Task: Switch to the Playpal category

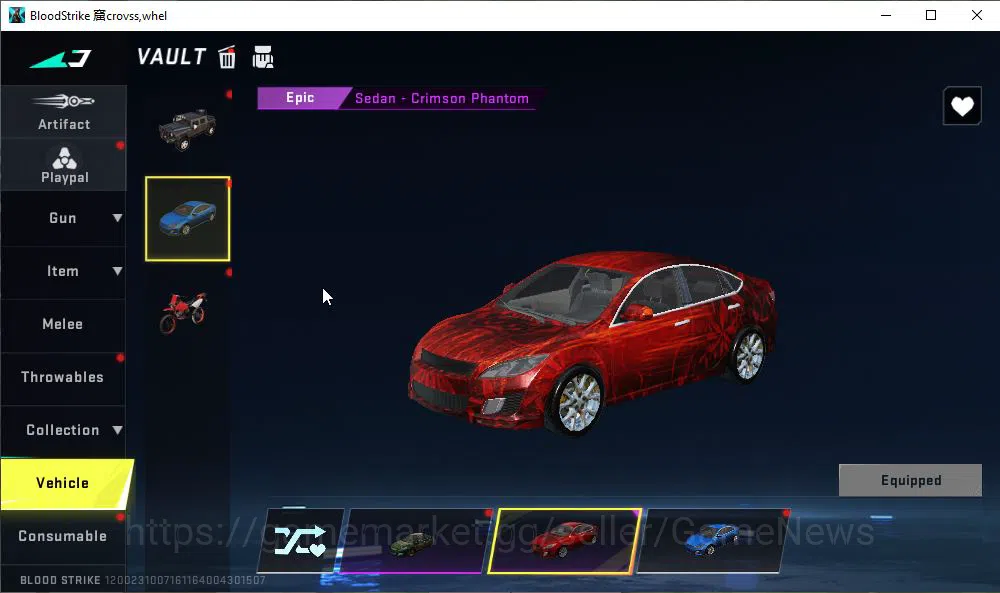Action: pyautogui.click(x=64, y=165)
